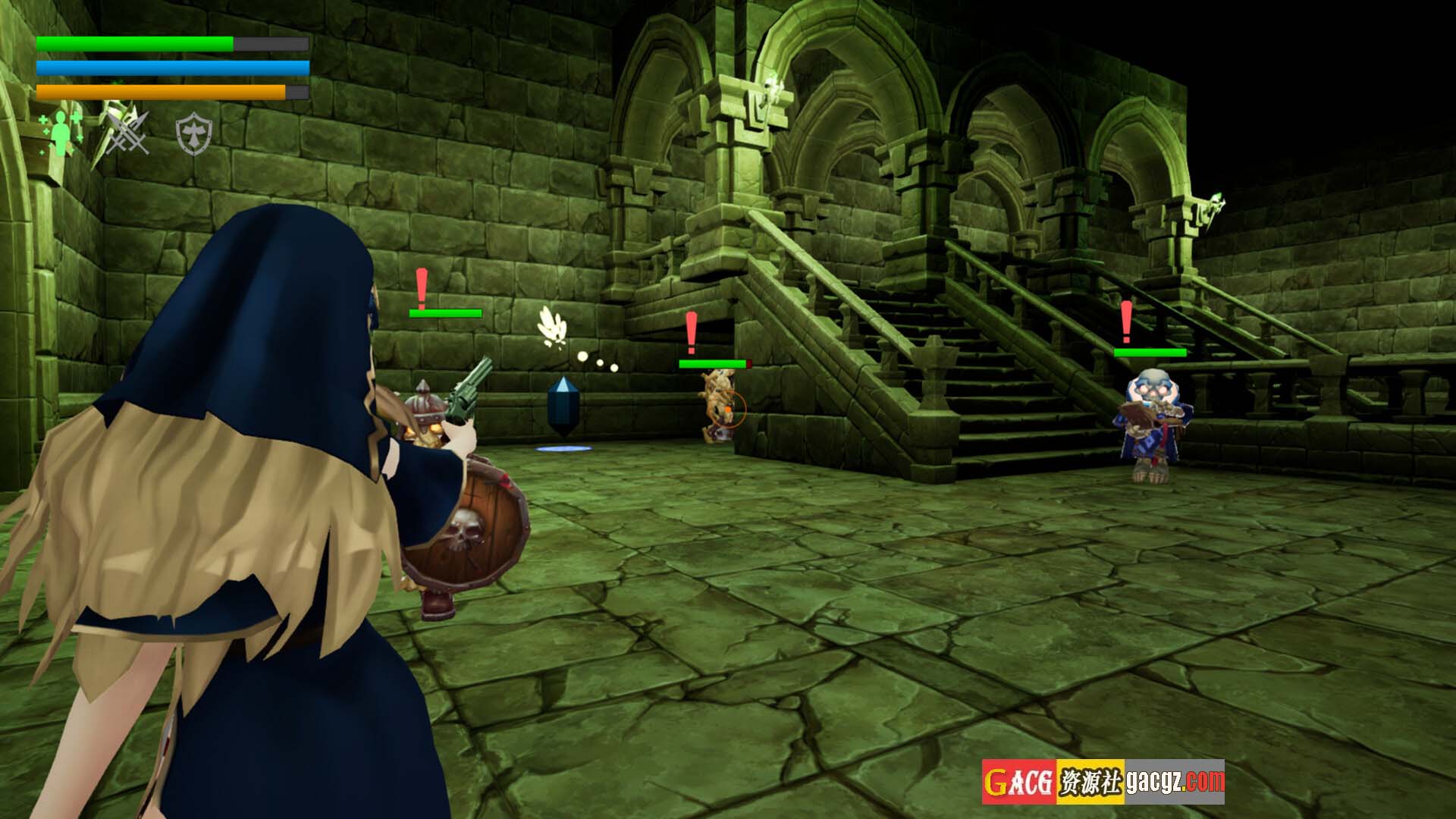Click the crossed swords attack icon
The height and width of the screenshot is (819, 1456).
[x=127, y=133]
